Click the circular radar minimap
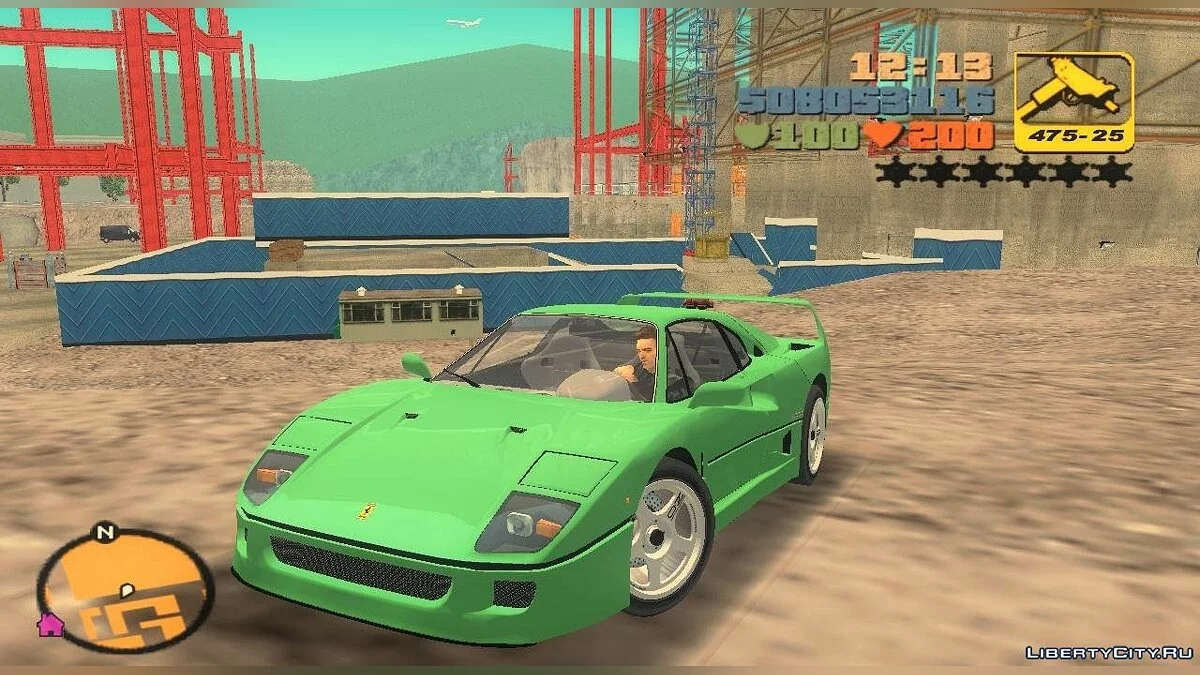The image size is (1200, 675). [127, 592]
